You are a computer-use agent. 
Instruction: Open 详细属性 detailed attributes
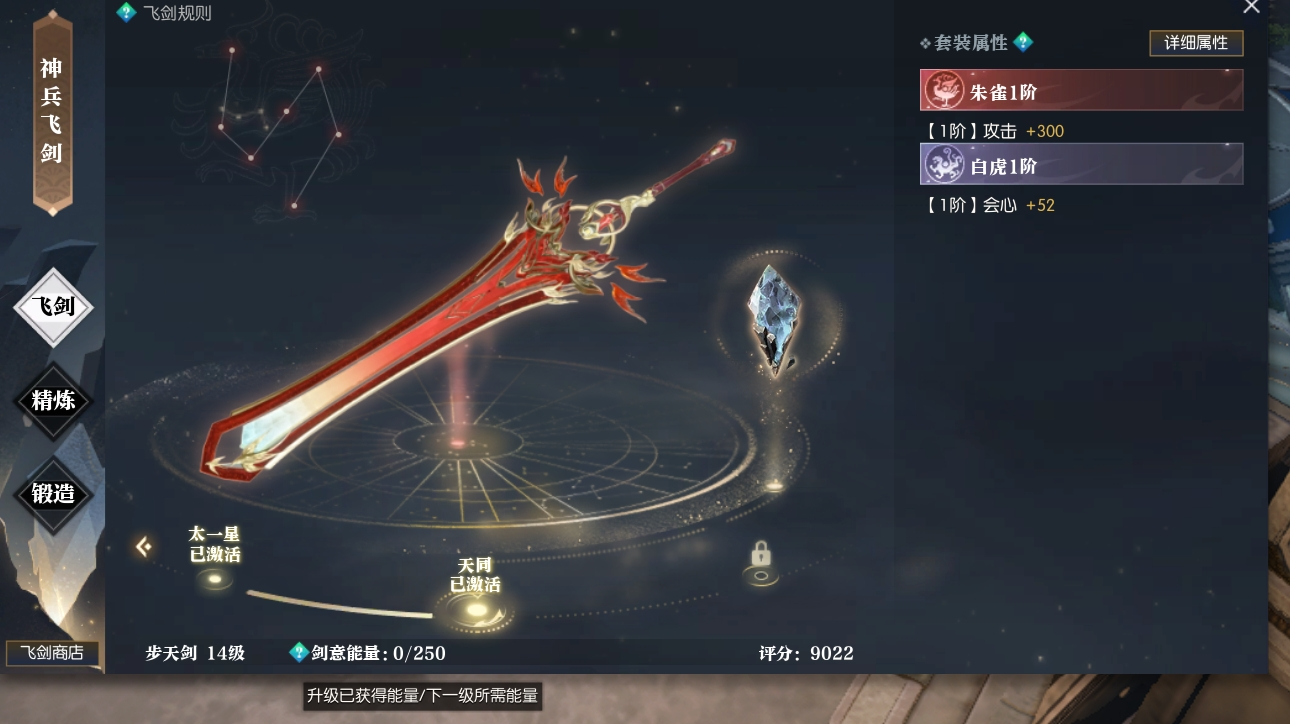[x=1195, y=44]
